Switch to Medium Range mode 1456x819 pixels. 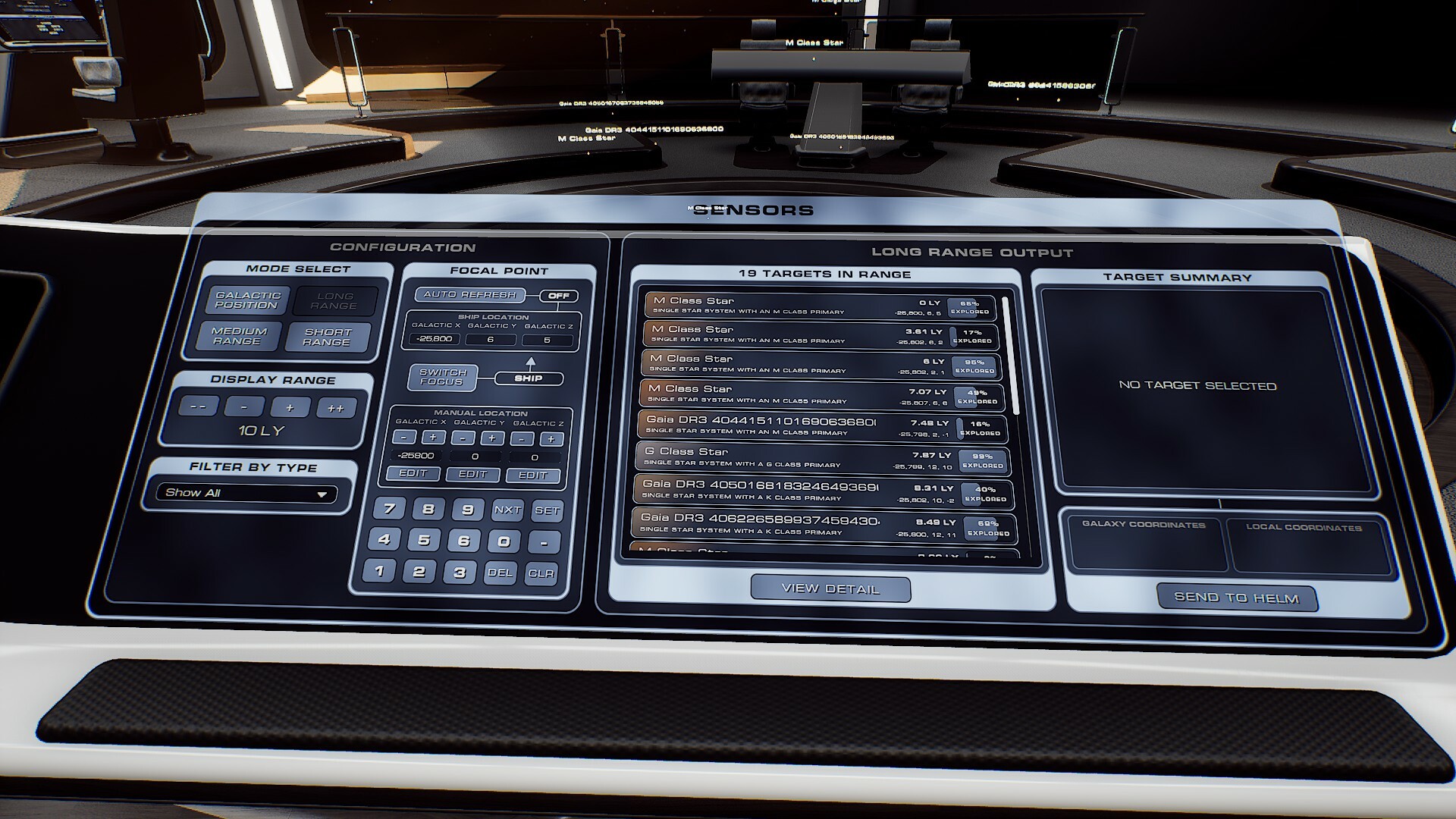(241, 336)
